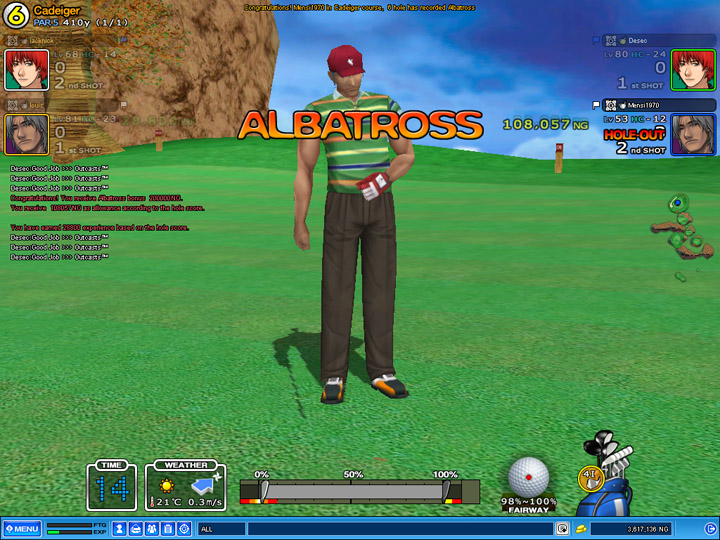The height and width of the screenshot is (540, 720).
Task: Click the small icon right of chat field
Action: (563, 528)
